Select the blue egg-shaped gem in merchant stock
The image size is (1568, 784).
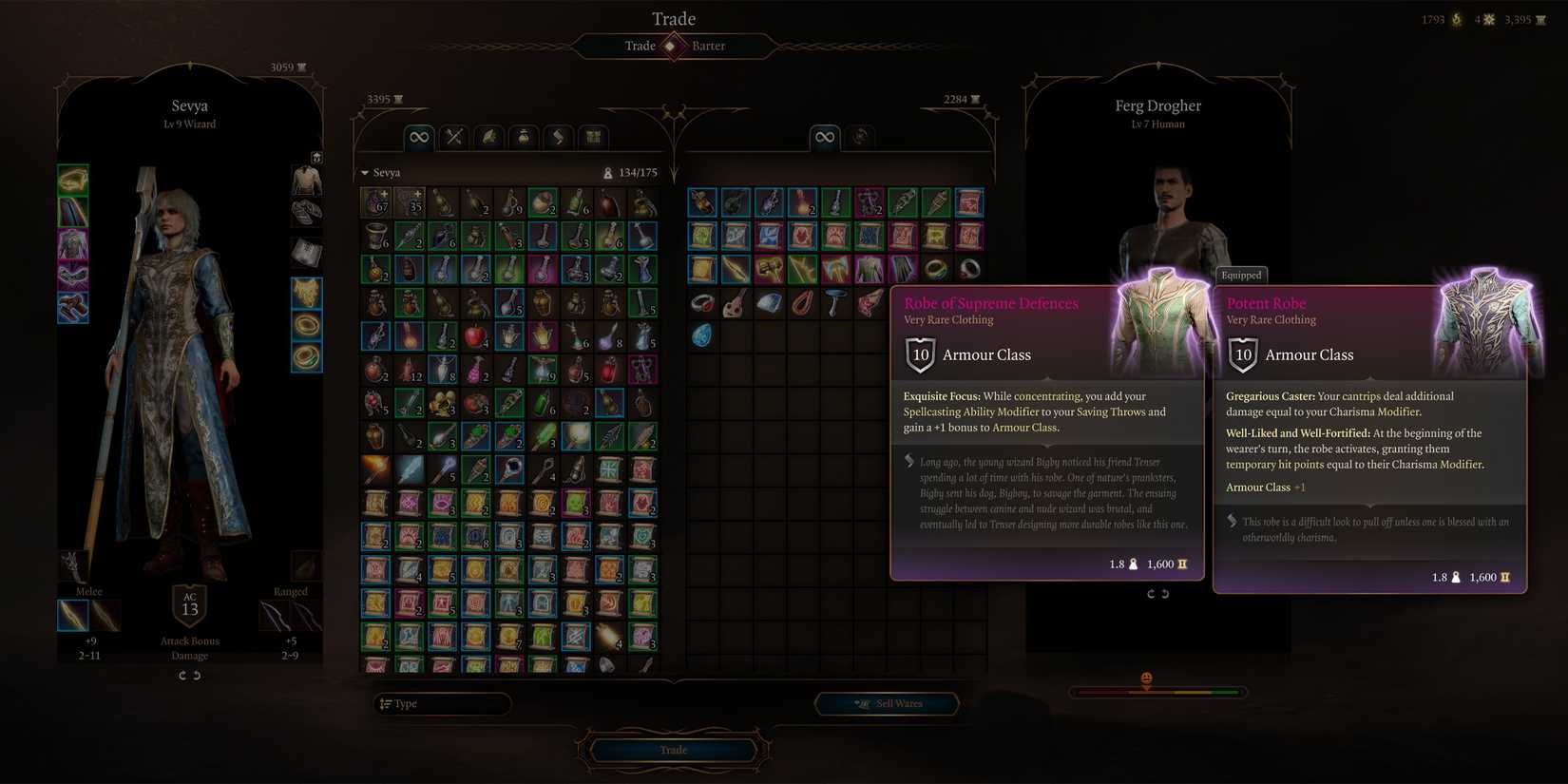(702, 335)
